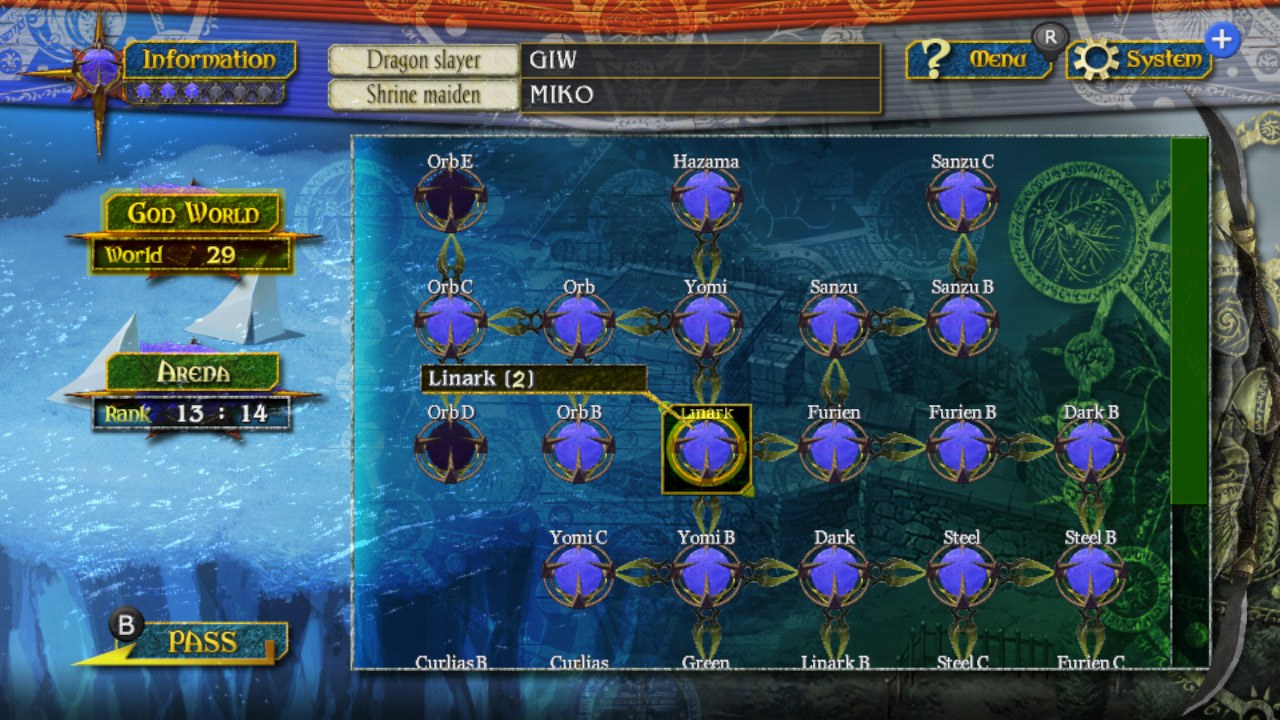
Task: Select the Hazama stage node
Action: [706, 200]
